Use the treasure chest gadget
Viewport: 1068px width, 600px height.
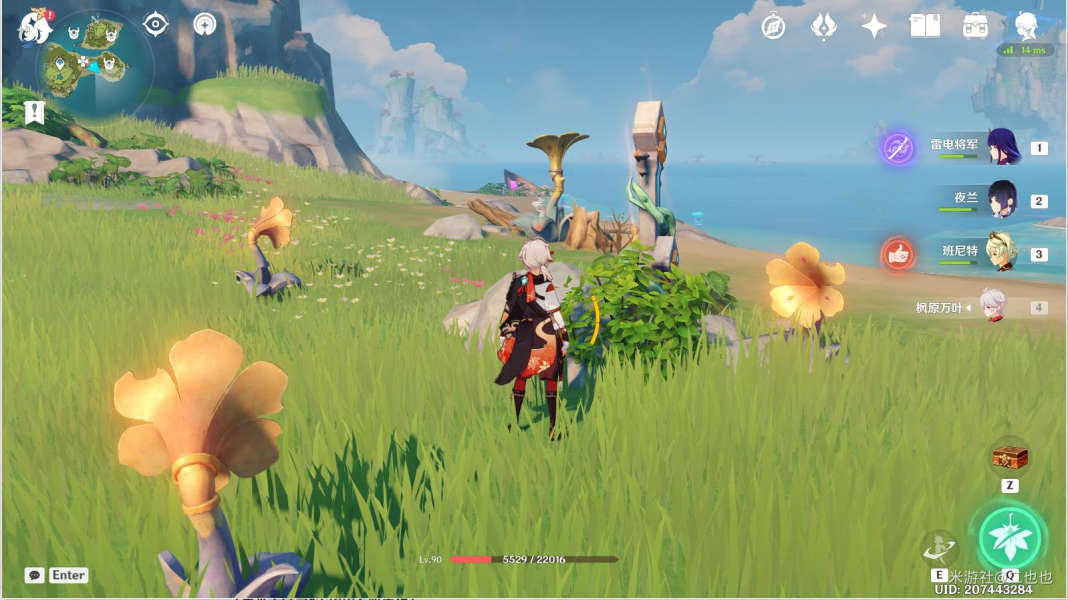[1010, 458]
